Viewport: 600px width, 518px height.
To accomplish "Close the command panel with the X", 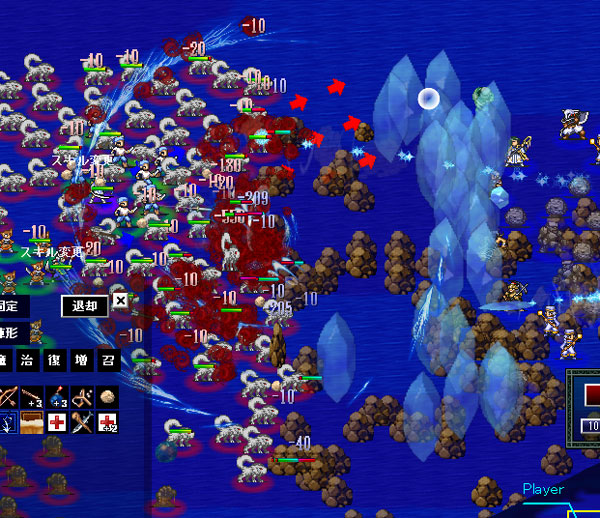I will point(120,301).
